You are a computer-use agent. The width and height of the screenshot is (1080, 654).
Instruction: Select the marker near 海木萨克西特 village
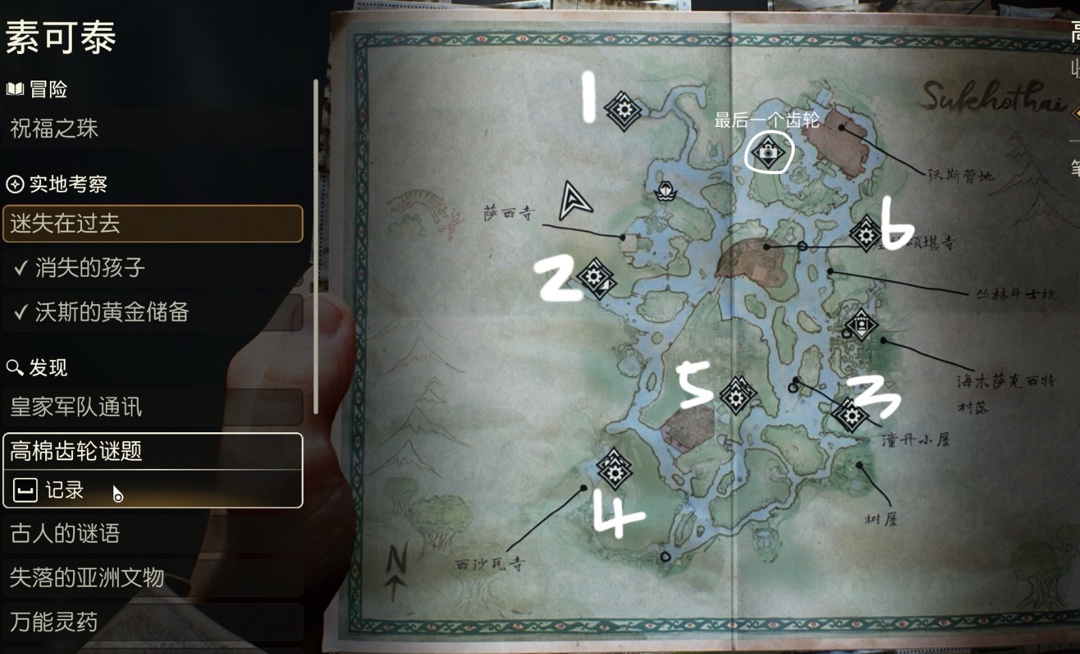point(861,325)
